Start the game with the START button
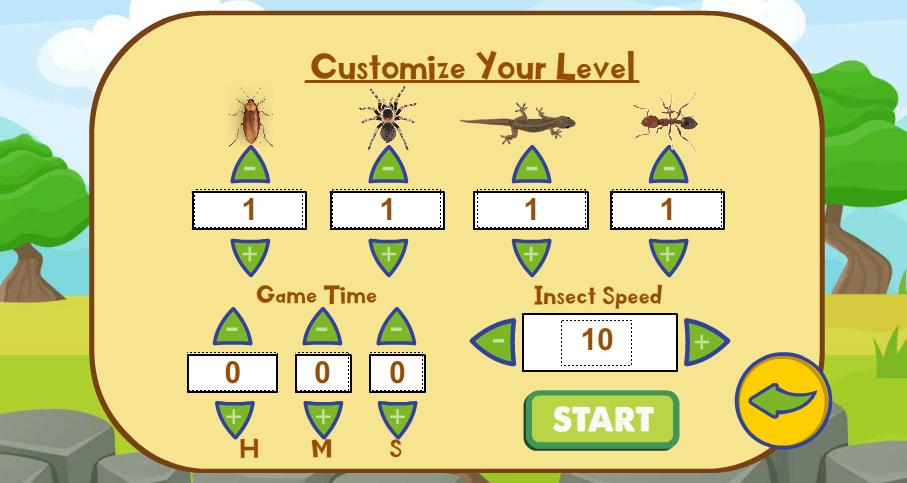Screen dimensions: 907x483 [601, 420]
